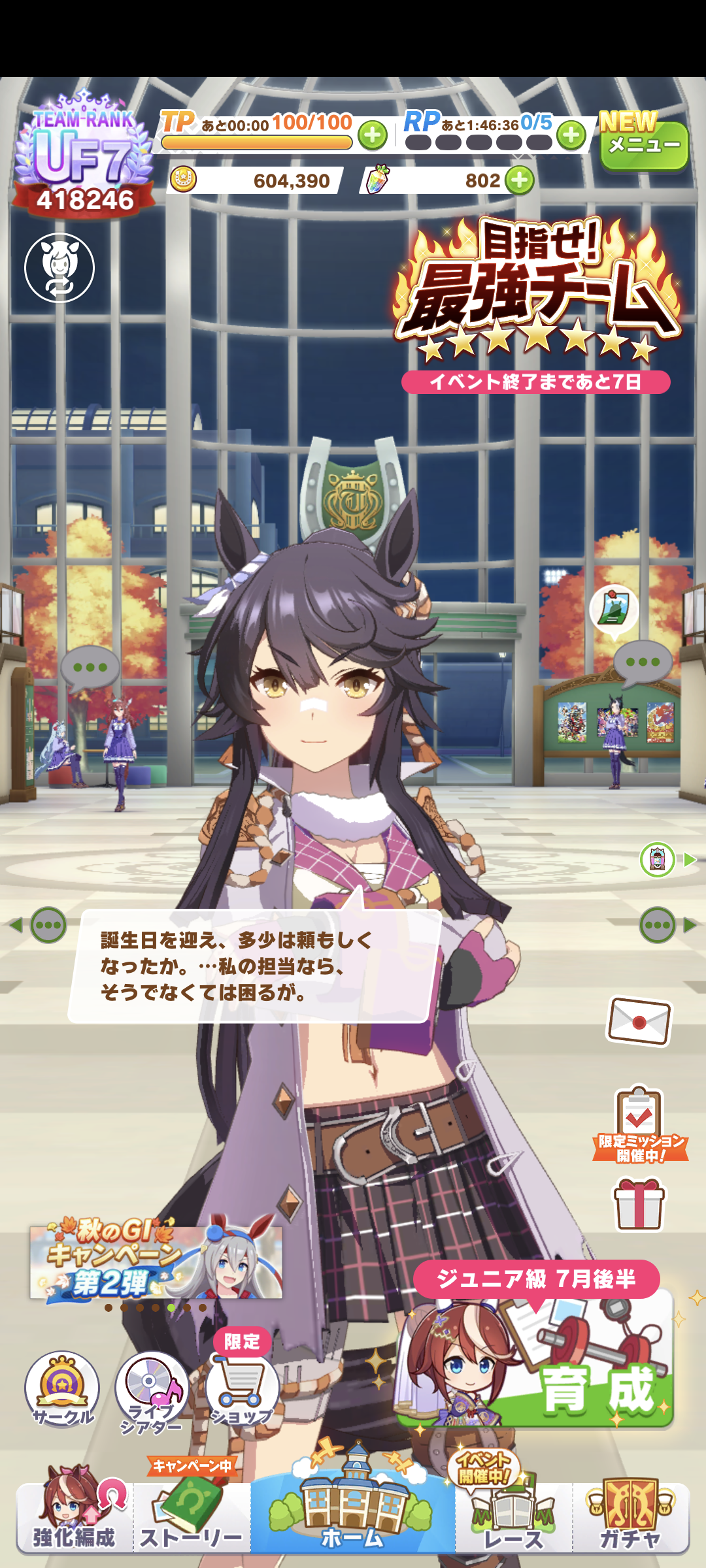Continue training with the 育成 button

click(x=536, y=1359)
